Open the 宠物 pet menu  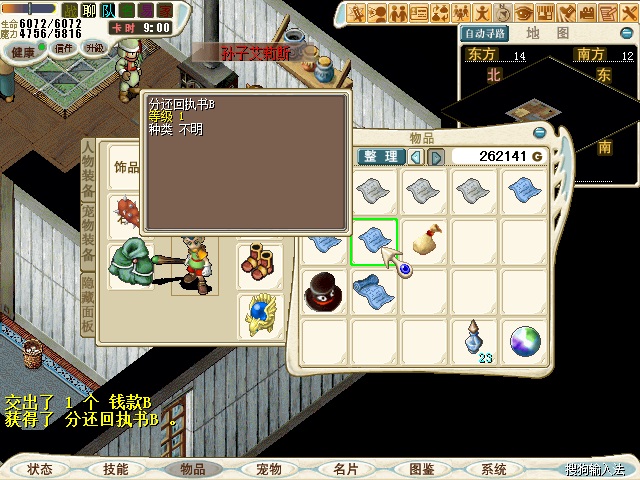[x=268, y=469]
